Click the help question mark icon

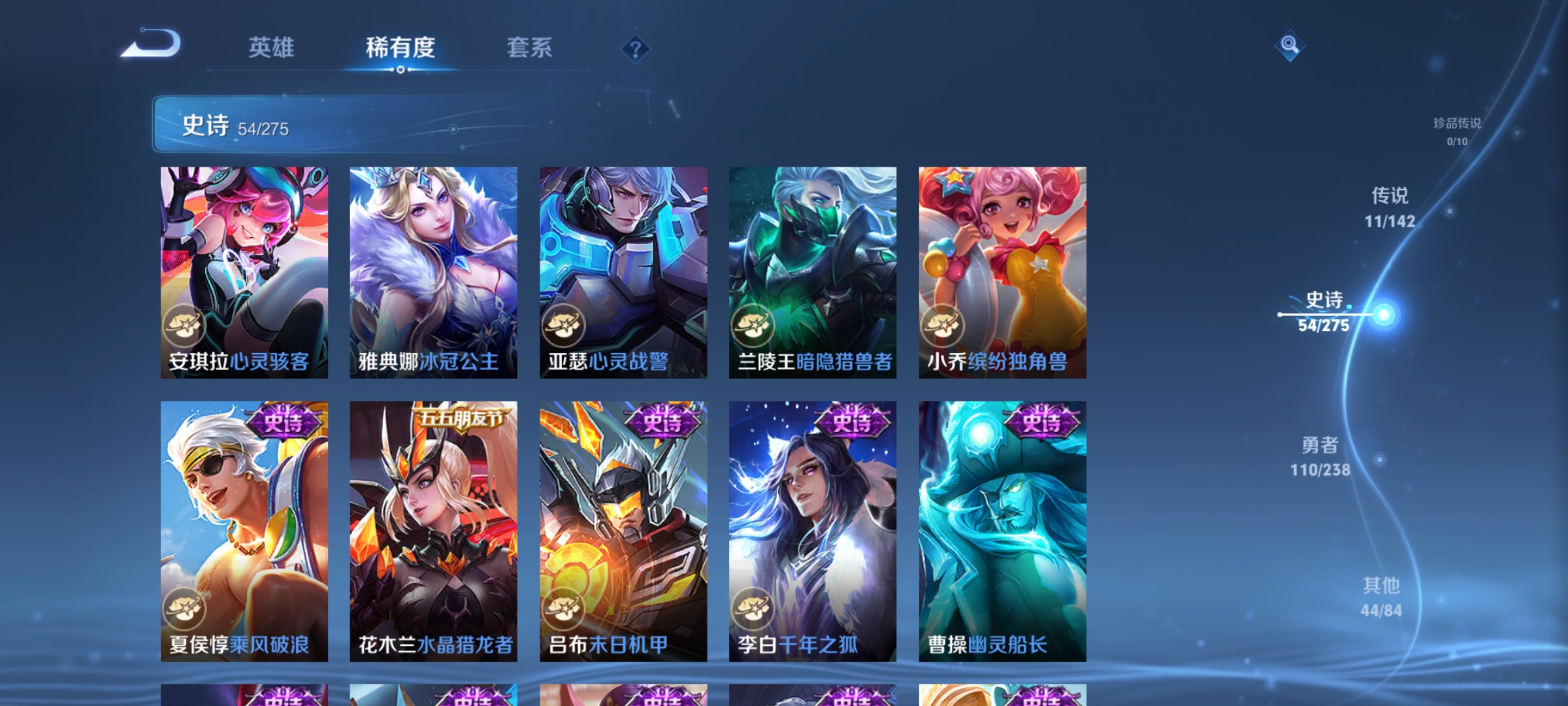click(636, 50)
